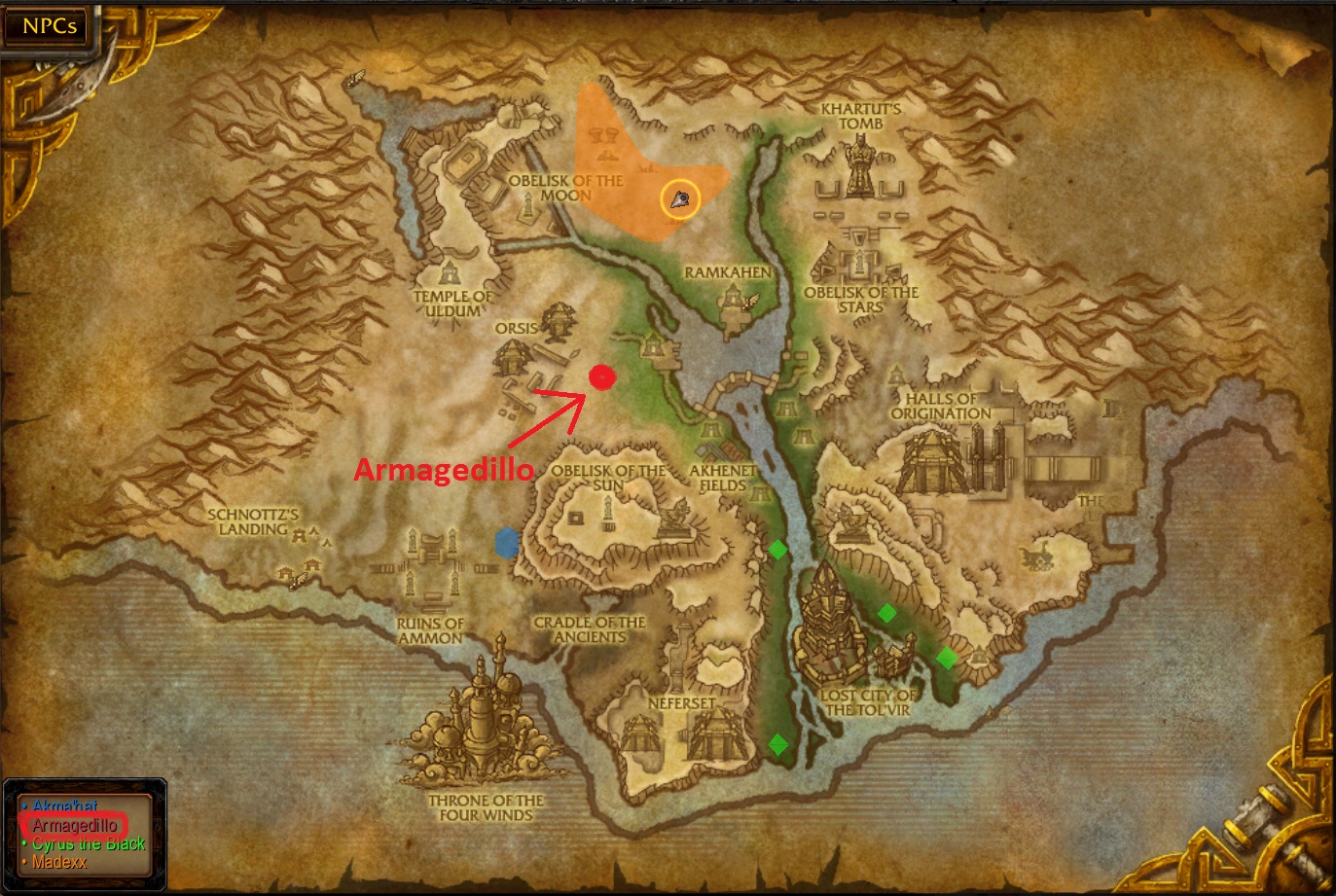
Task: Click the Madexx legend entry
Action: coord(58,860)
